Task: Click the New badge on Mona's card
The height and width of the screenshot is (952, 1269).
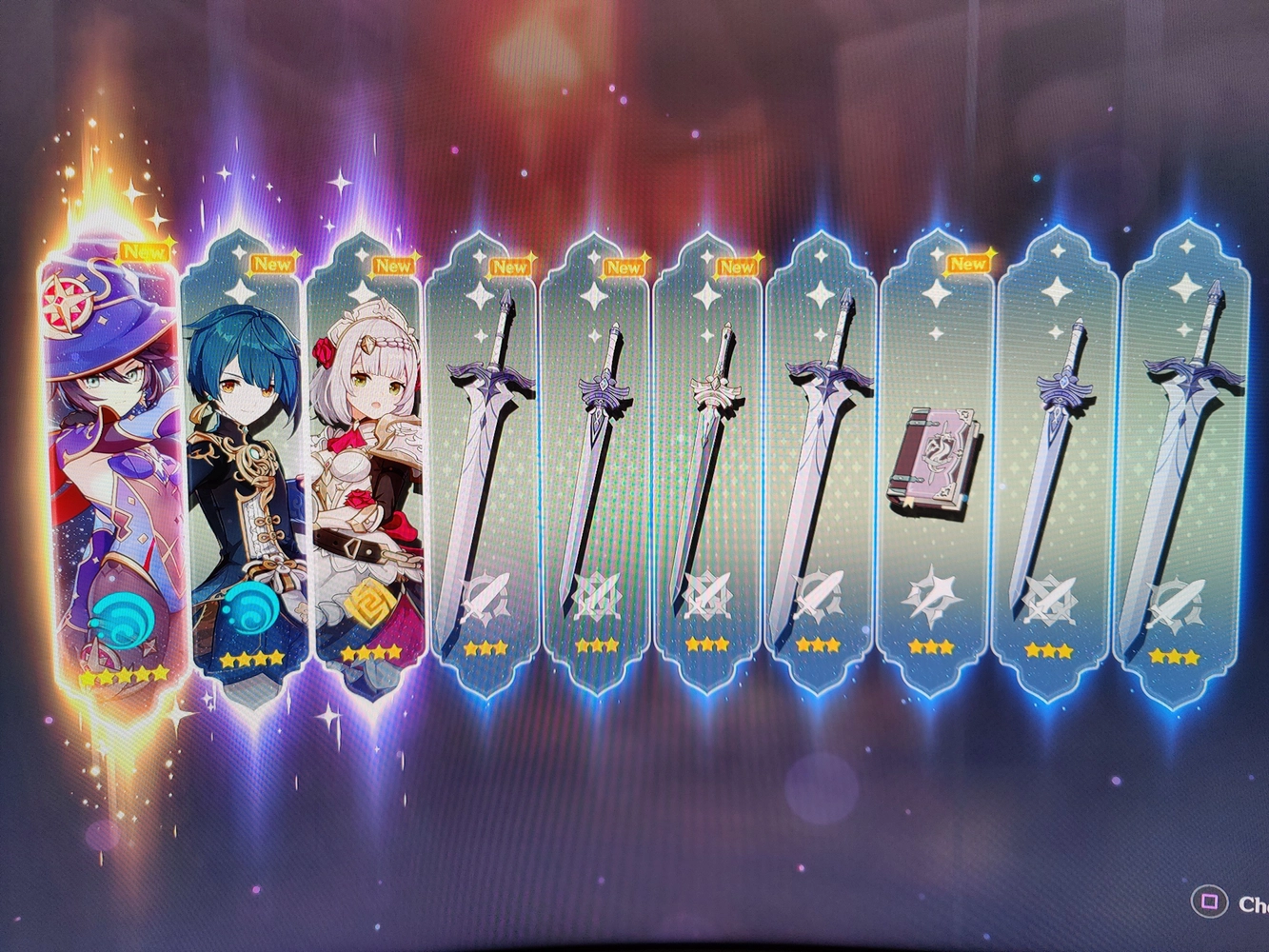Action: tap(144, 252)
